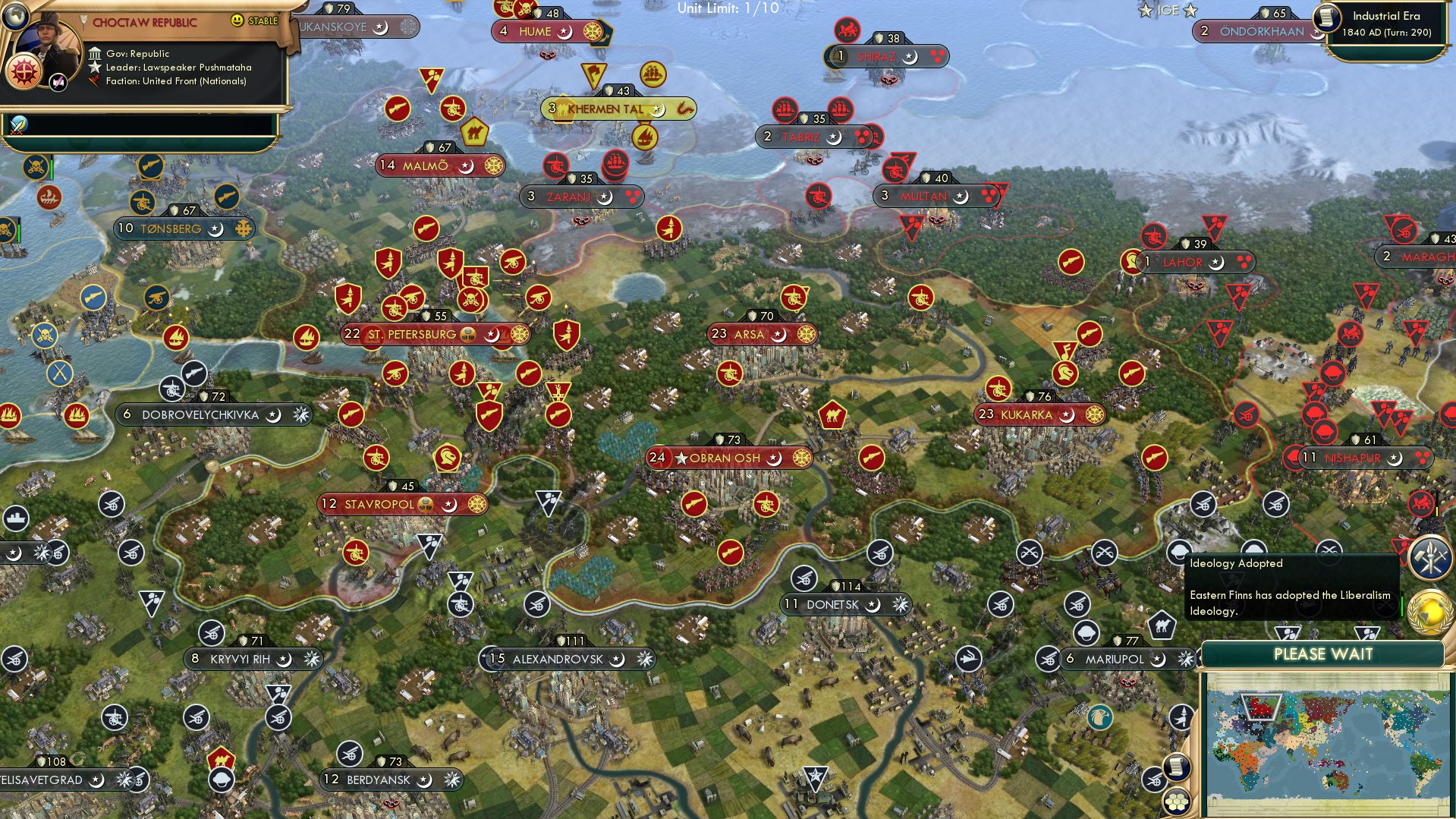Click the Industrial Era turn counter panel
Image resolution: width=1456 pixels, height=819 pixels.
coord(1388,23)
